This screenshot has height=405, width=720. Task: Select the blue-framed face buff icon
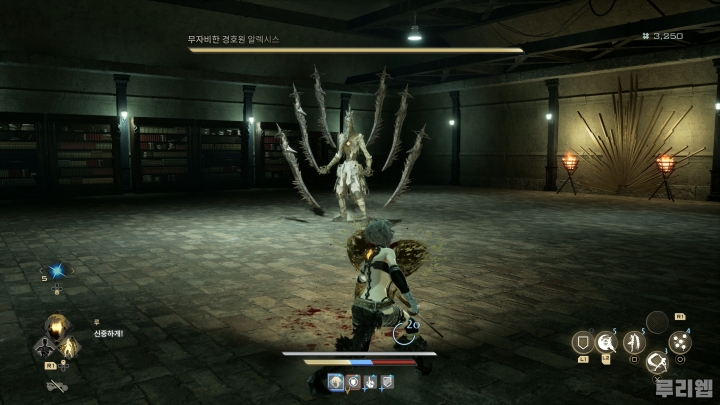tap(337, 381)
